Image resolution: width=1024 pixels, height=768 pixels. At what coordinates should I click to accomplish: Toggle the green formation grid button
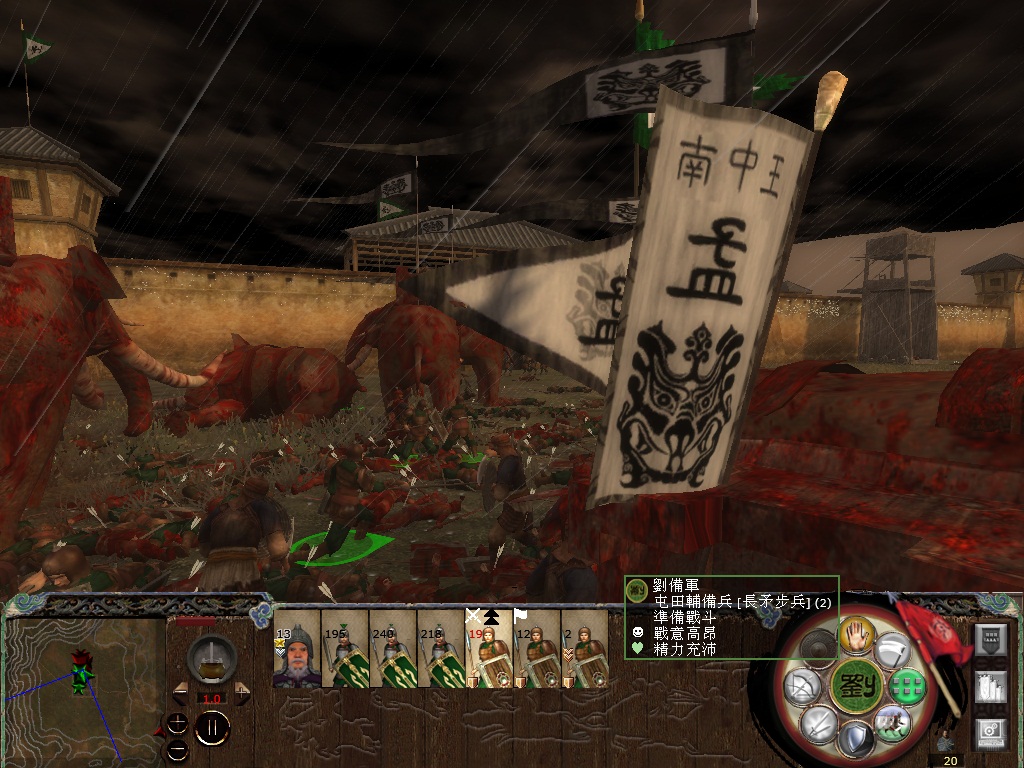pyautogui.click(x=905, y=685)
